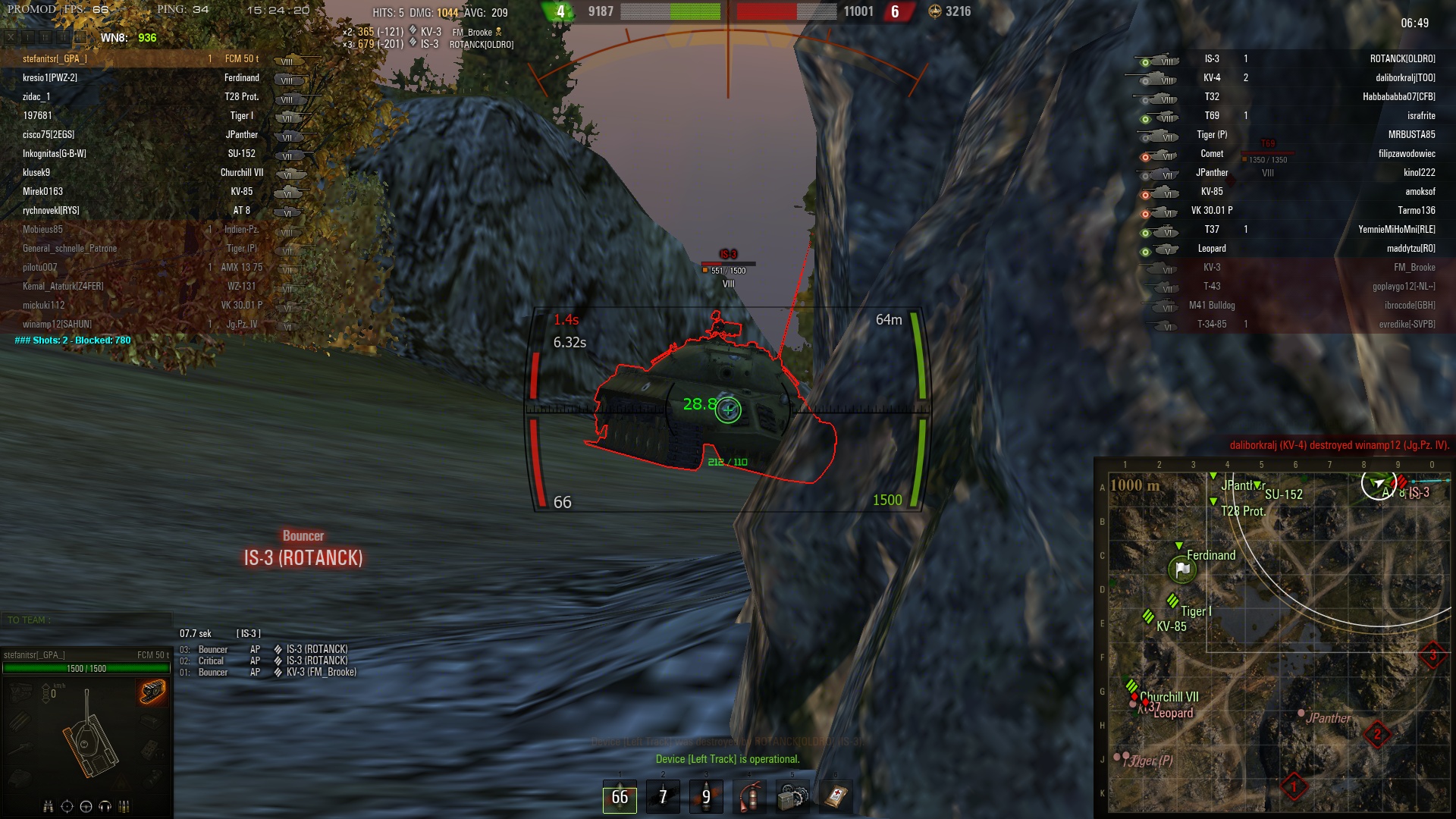Select enemy ROTANCK IS-3 in the enemy list
Viewport: 1456px width, 819px height.
[x=1289, y=58]
